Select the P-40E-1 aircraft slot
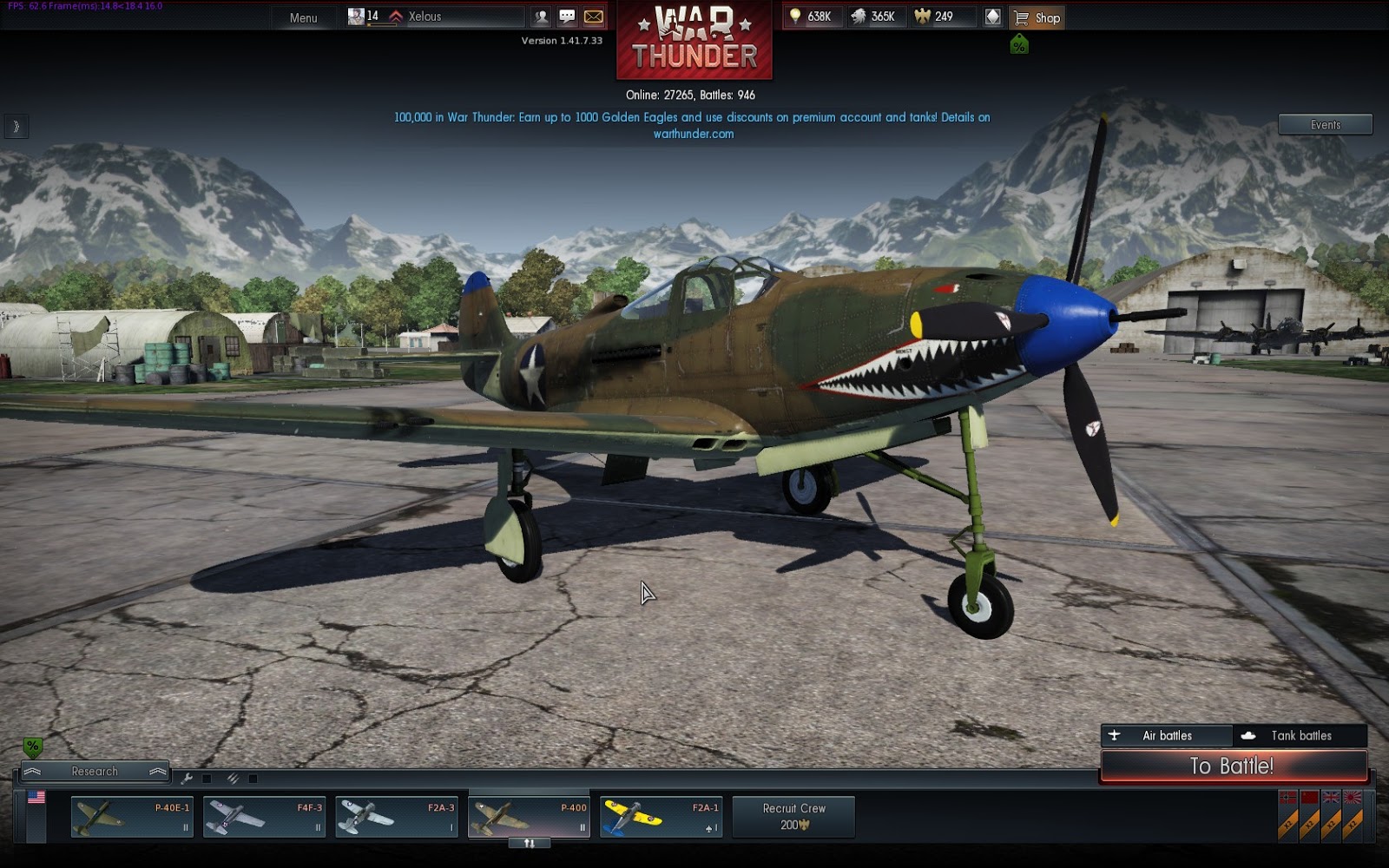1389x868 pixels. point(132,818)
